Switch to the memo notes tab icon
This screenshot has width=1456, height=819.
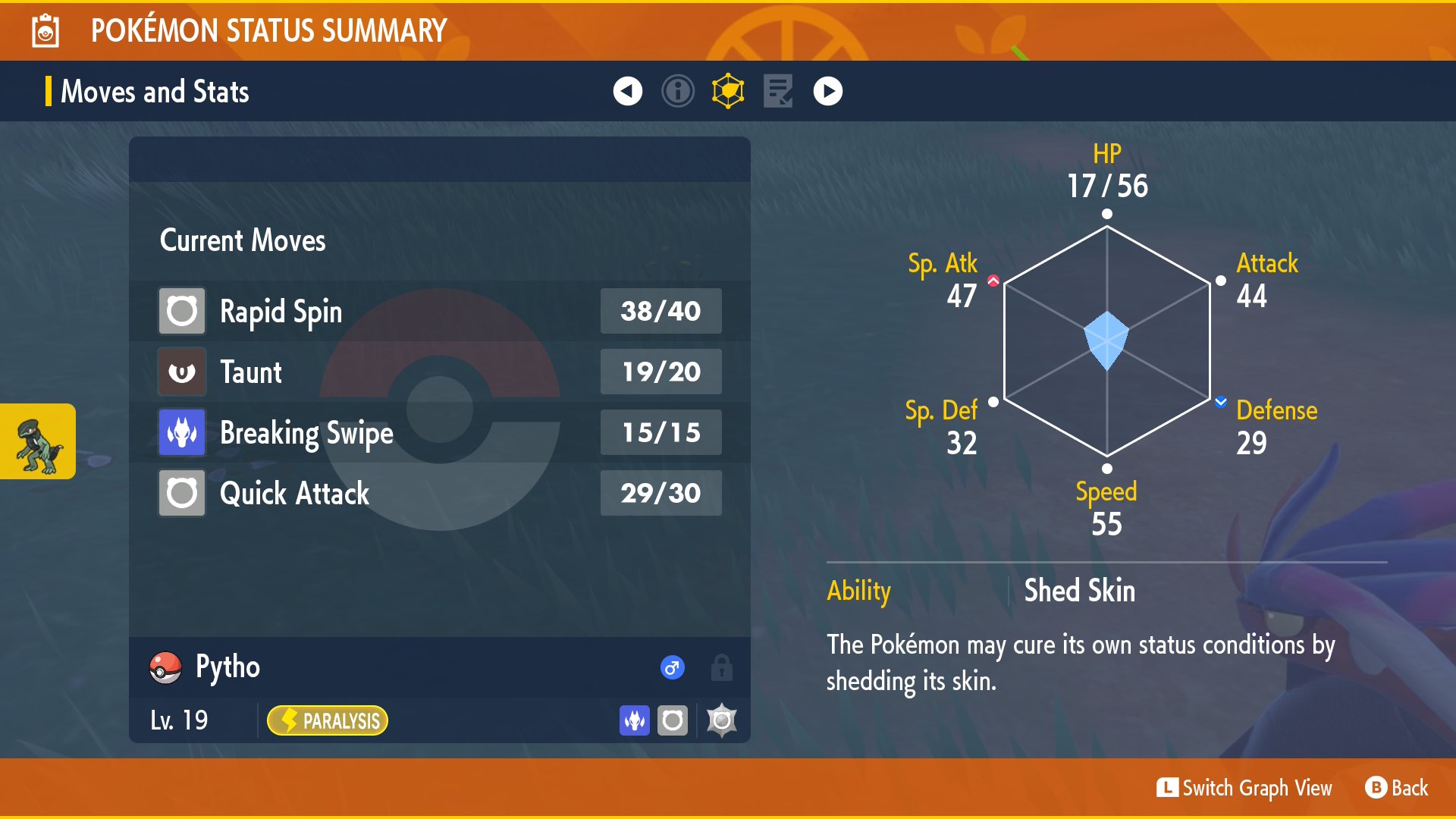[778, 91]
